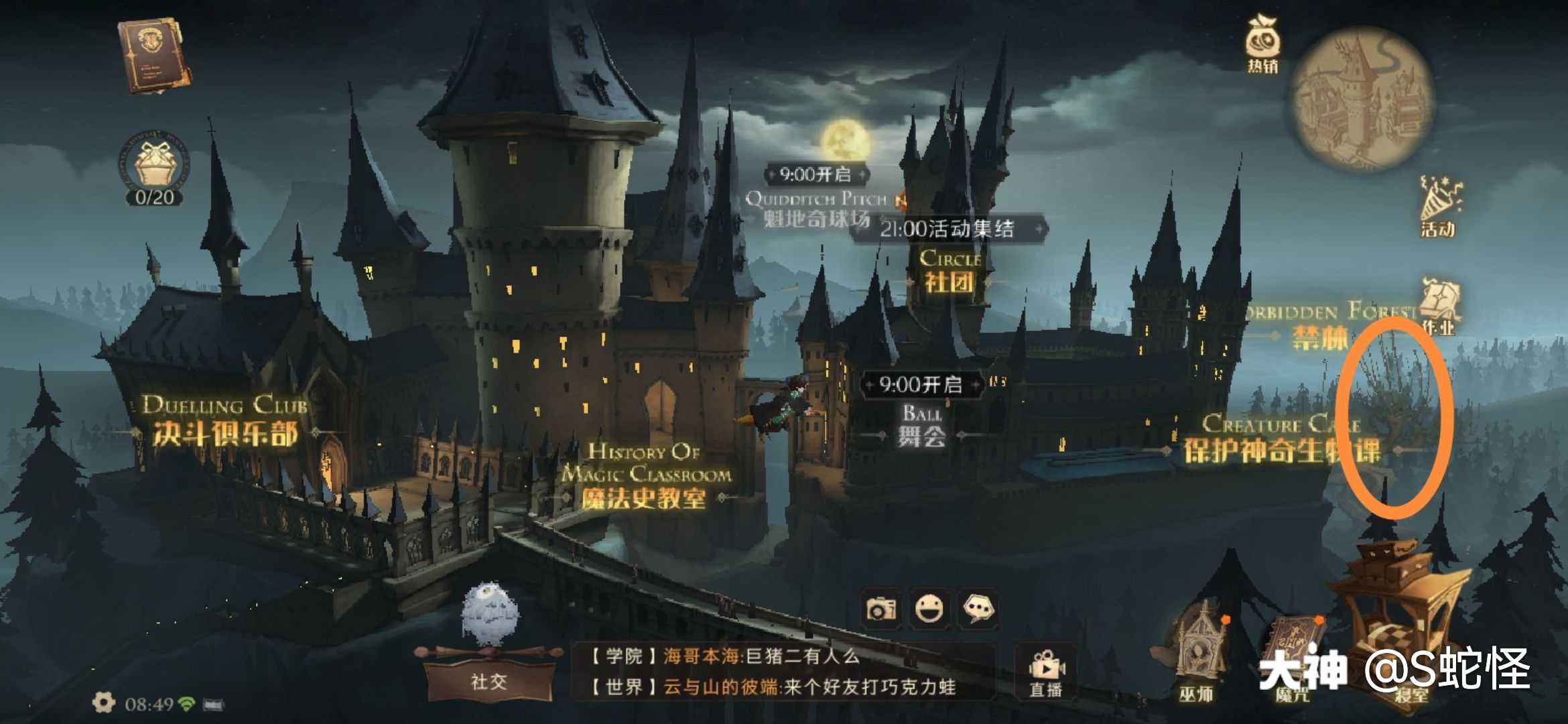
Task: Open the smiley emoji icon
Action: pyautogui.click(x=930, y=609)
